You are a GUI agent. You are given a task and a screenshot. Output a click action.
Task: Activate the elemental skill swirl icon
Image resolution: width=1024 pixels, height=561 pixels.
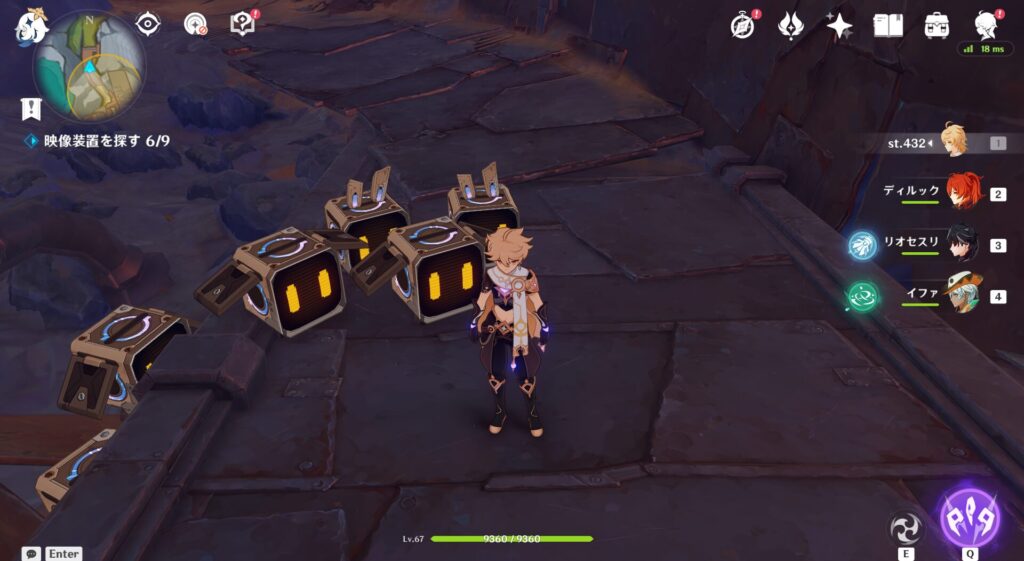pyautogui.click(x=906, y=527)
